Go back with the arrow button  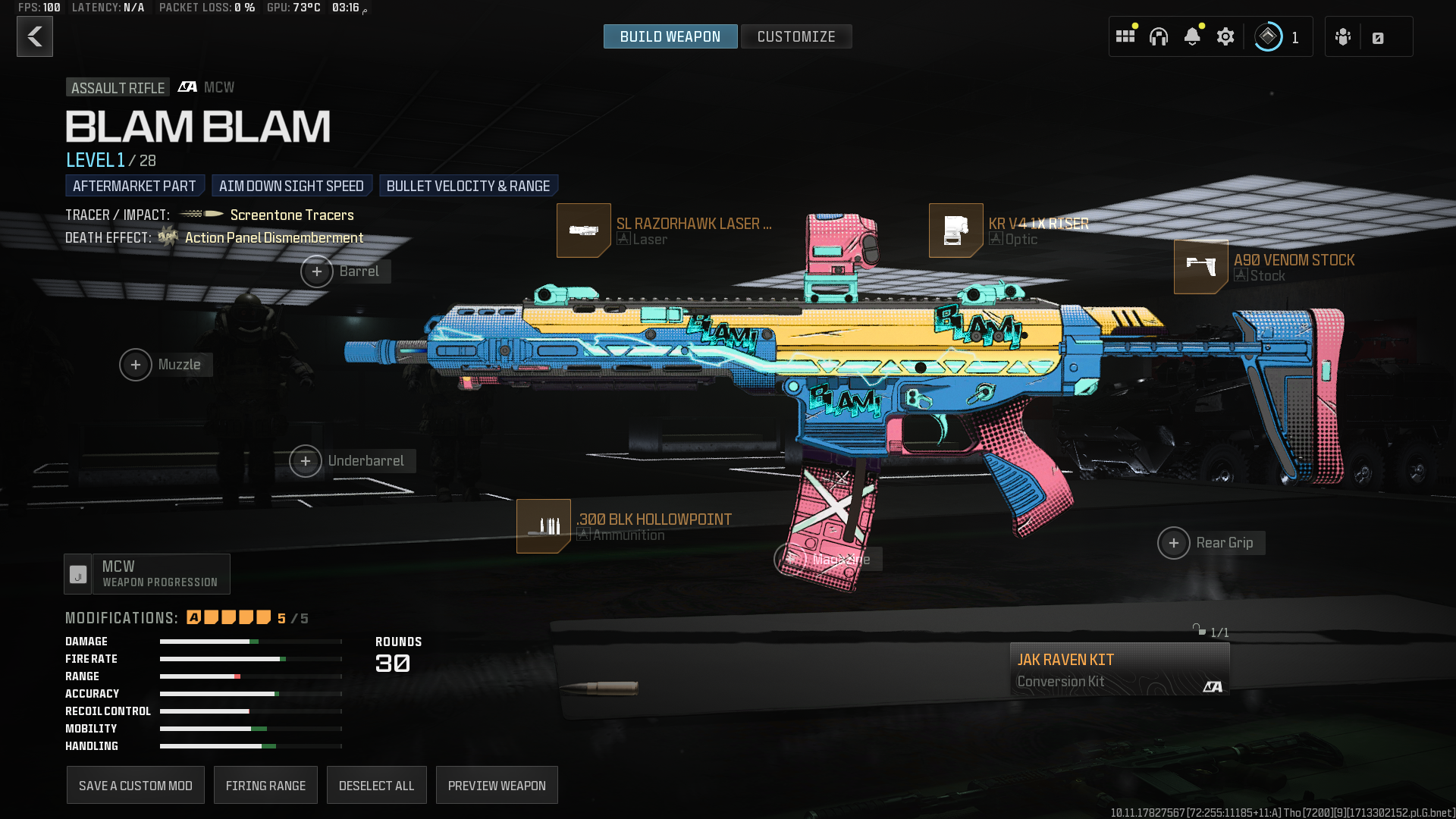35,36
